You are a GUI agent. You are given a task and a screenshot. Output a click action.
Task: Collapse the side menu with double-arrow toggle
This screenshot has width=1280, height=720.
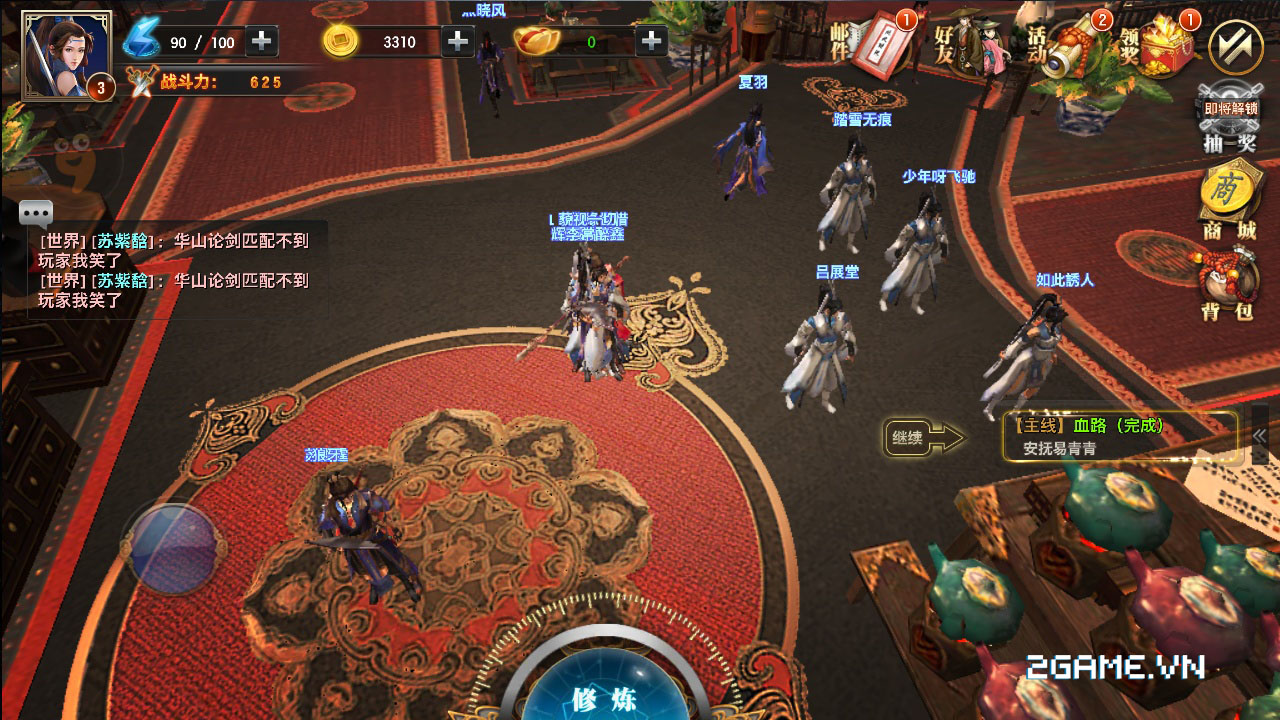click(x=1236, y=46)
